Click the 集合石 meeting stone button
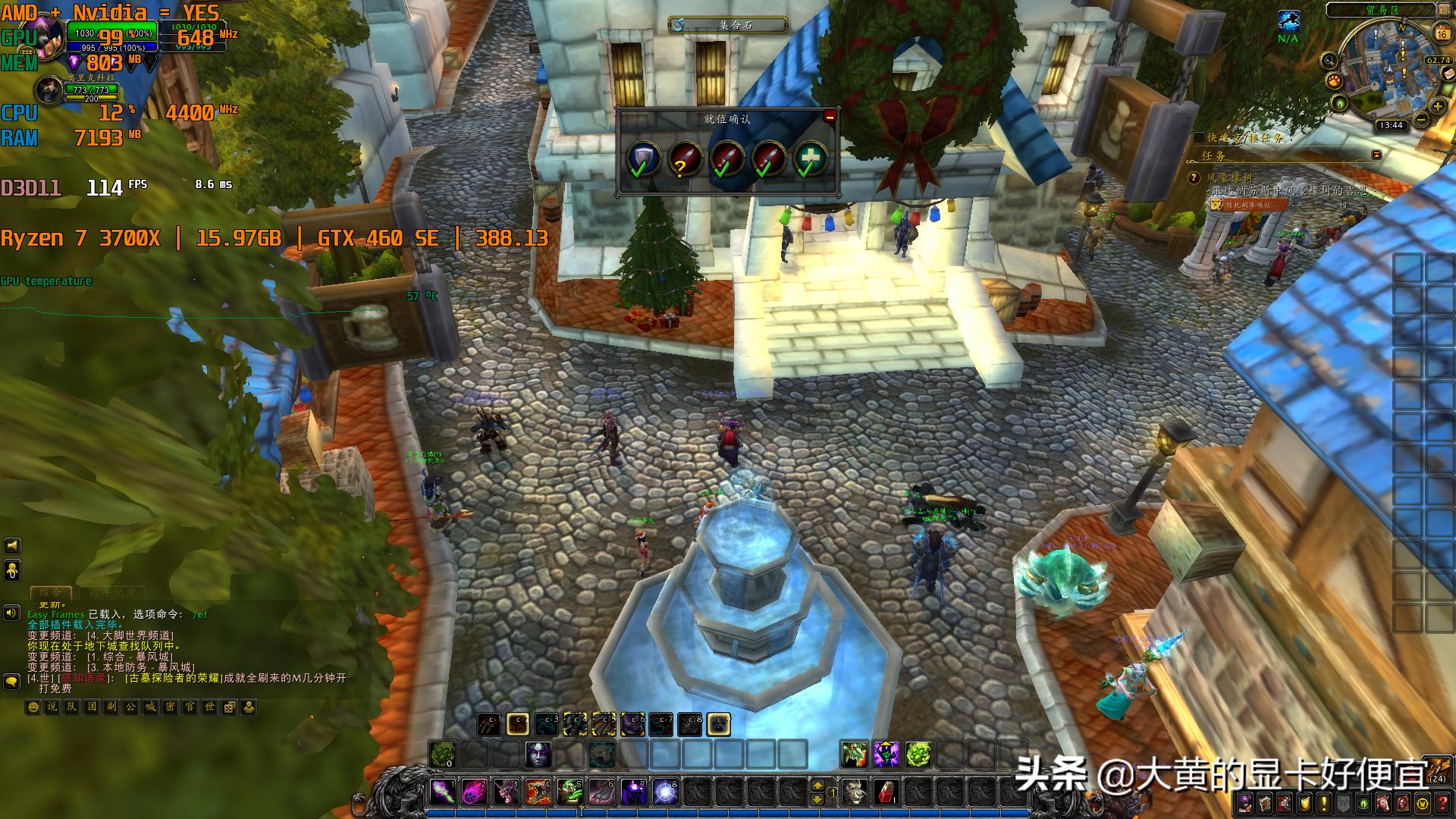Image resolution: width=1456 pixels, height=819 pixels. [727, 25]
